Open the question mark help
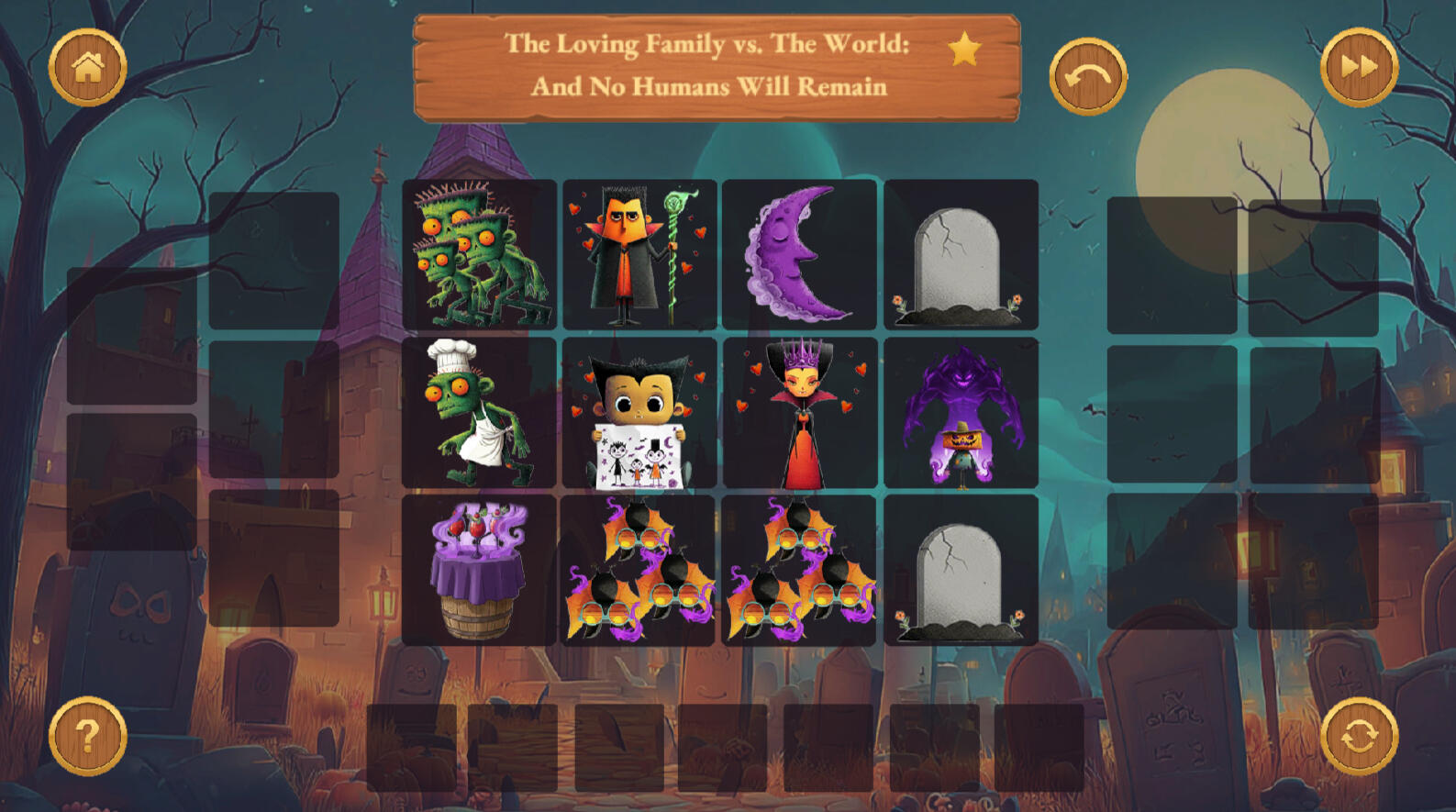The image size is (1456, 812). (87, 736)
